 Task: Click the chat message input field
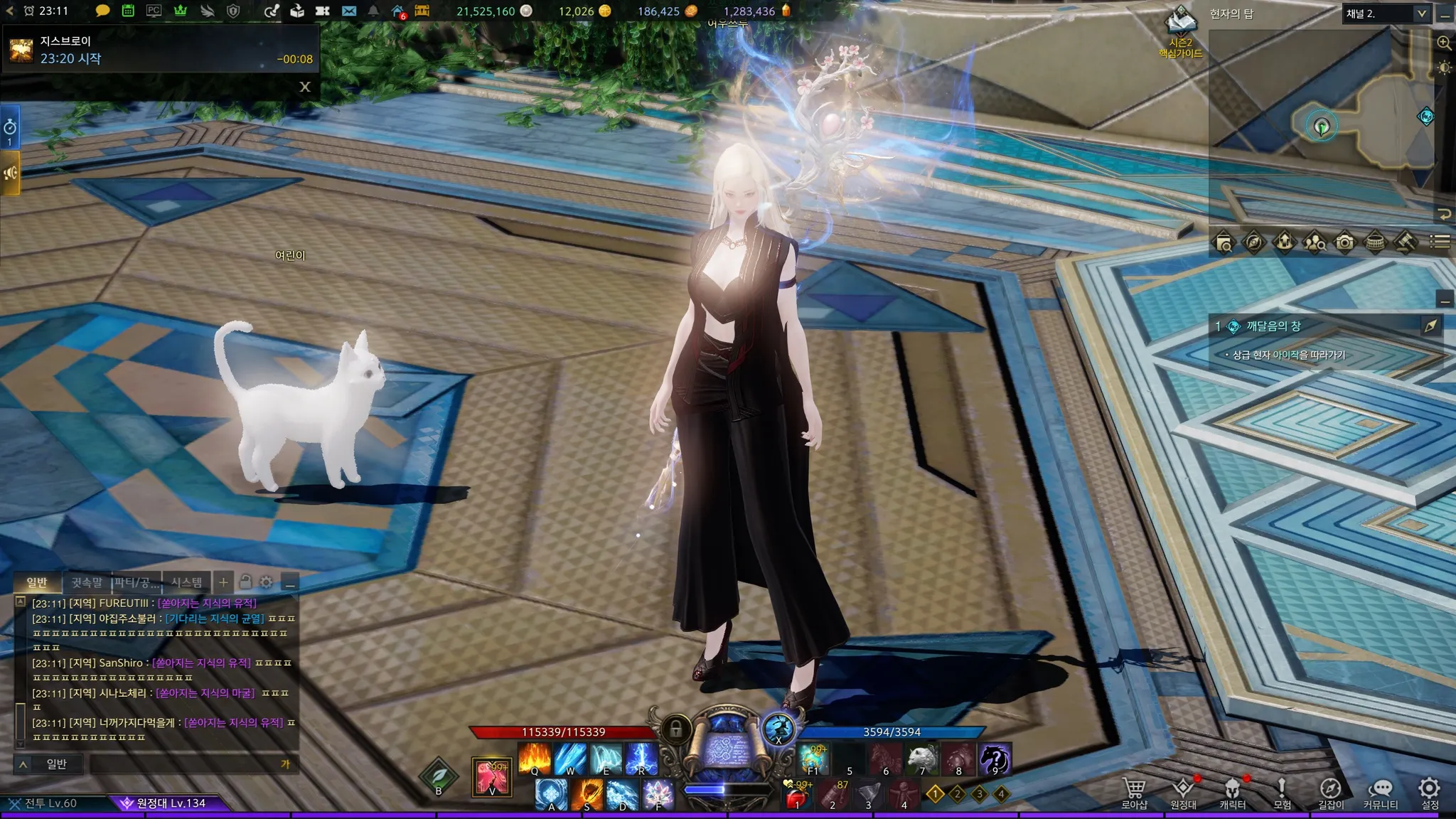click(185, 764)
